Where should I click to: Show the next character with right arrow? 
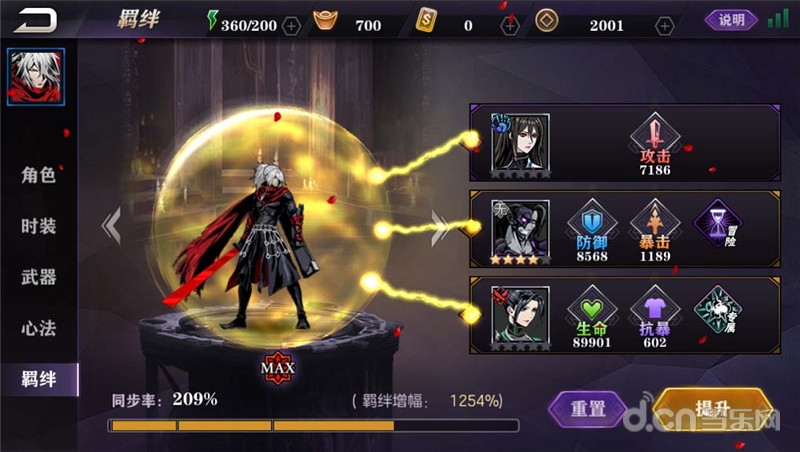pos(439,228)
